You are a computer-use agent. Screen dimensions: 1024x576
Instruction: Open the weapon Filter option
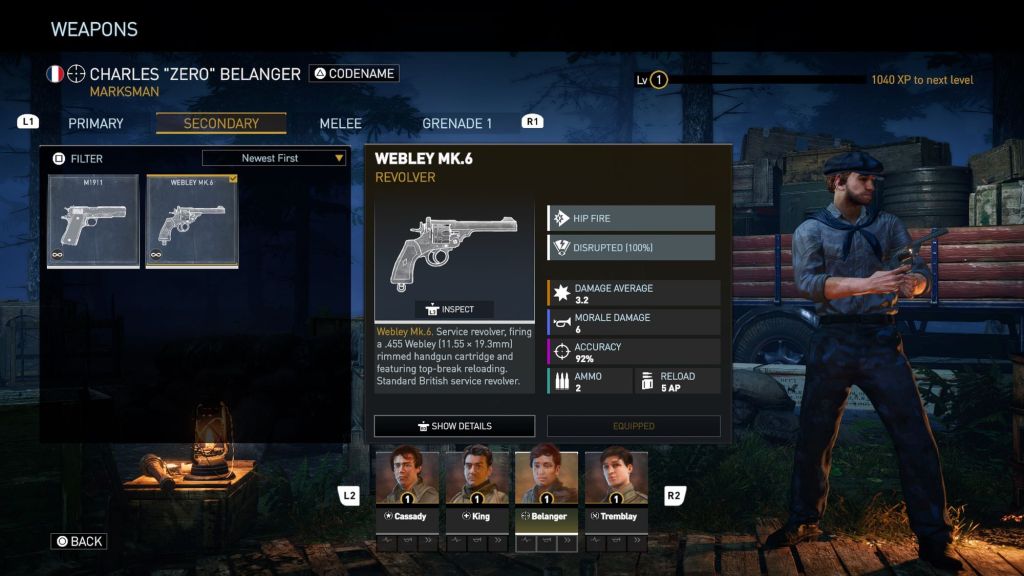[x=78, y=158]
